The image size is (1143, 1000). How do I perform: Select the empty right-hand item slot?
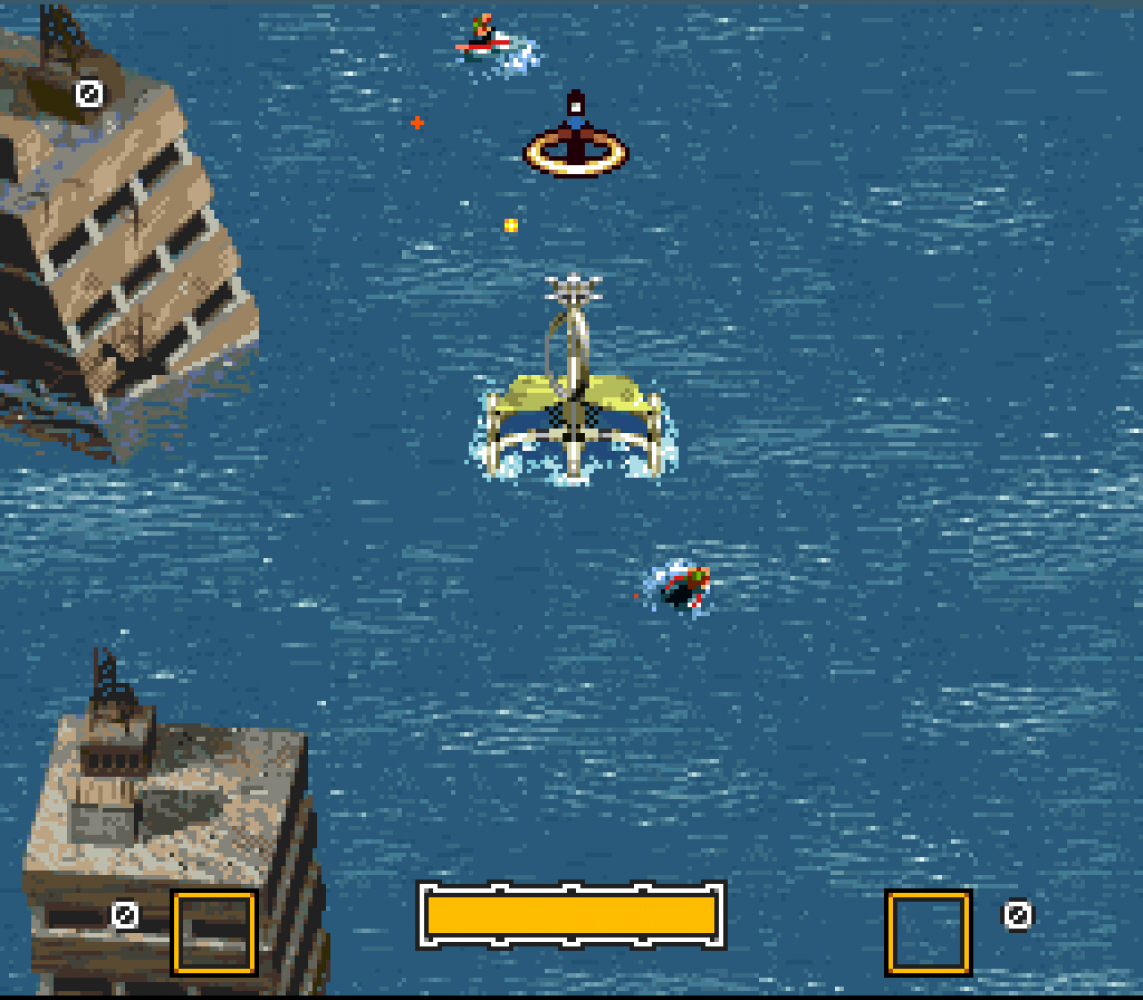pos(928,932)
